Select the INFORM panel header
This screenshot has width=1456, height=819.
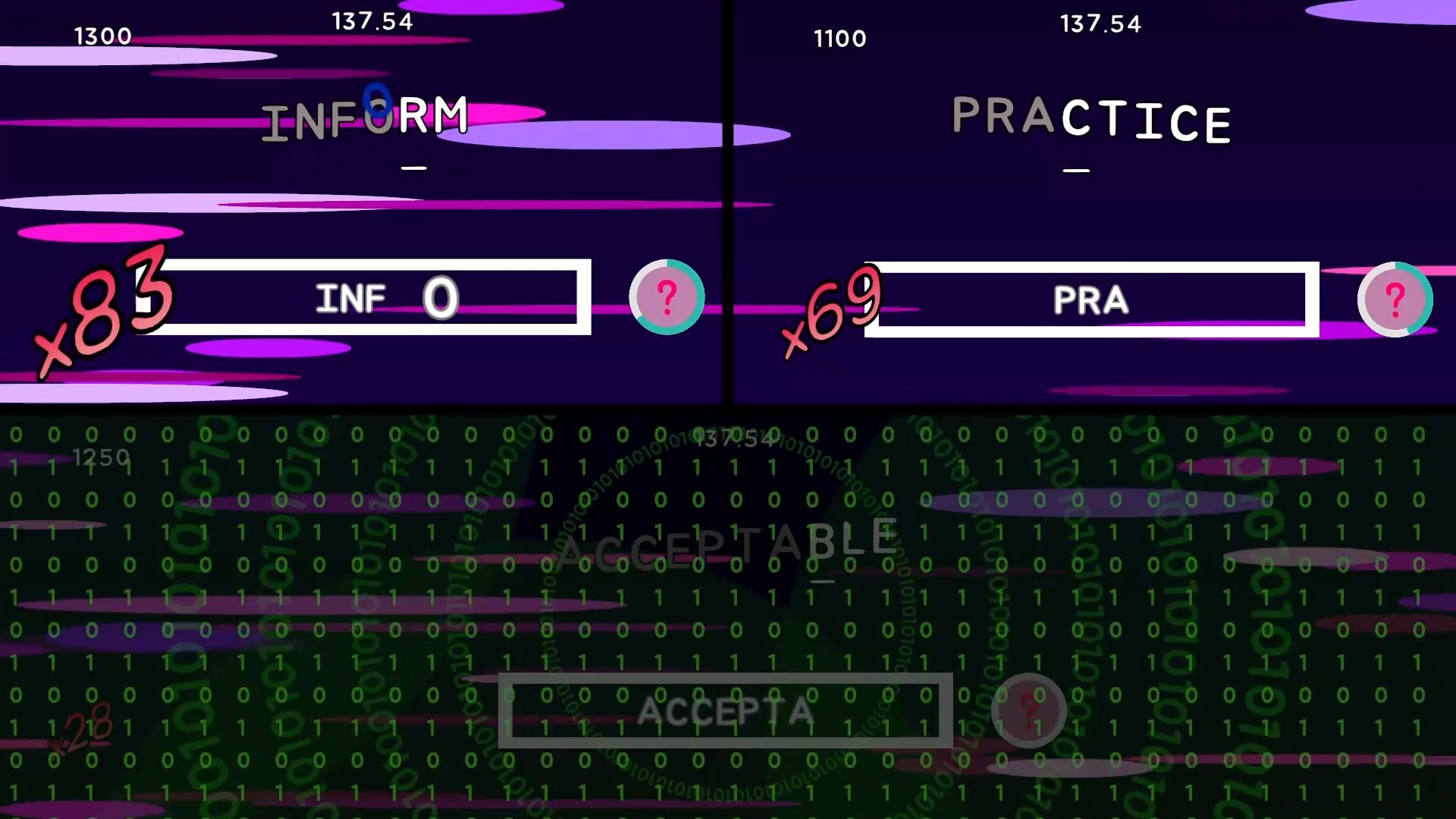click(x=366, y=118)
